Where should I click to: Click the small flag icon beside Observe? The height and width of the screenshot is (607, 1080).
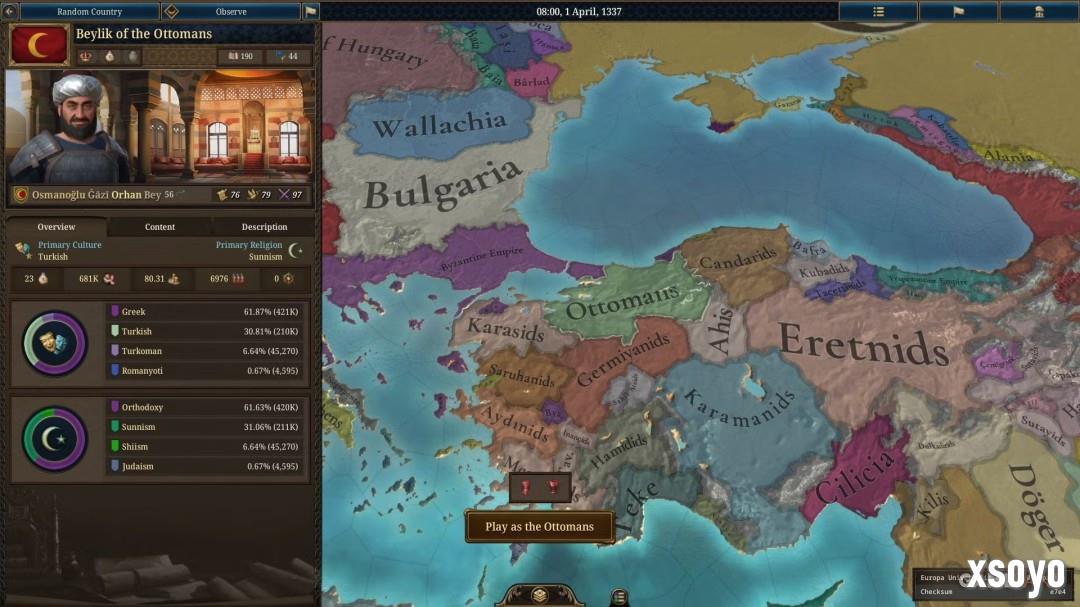pyautogui.click(x=311, y=12)
